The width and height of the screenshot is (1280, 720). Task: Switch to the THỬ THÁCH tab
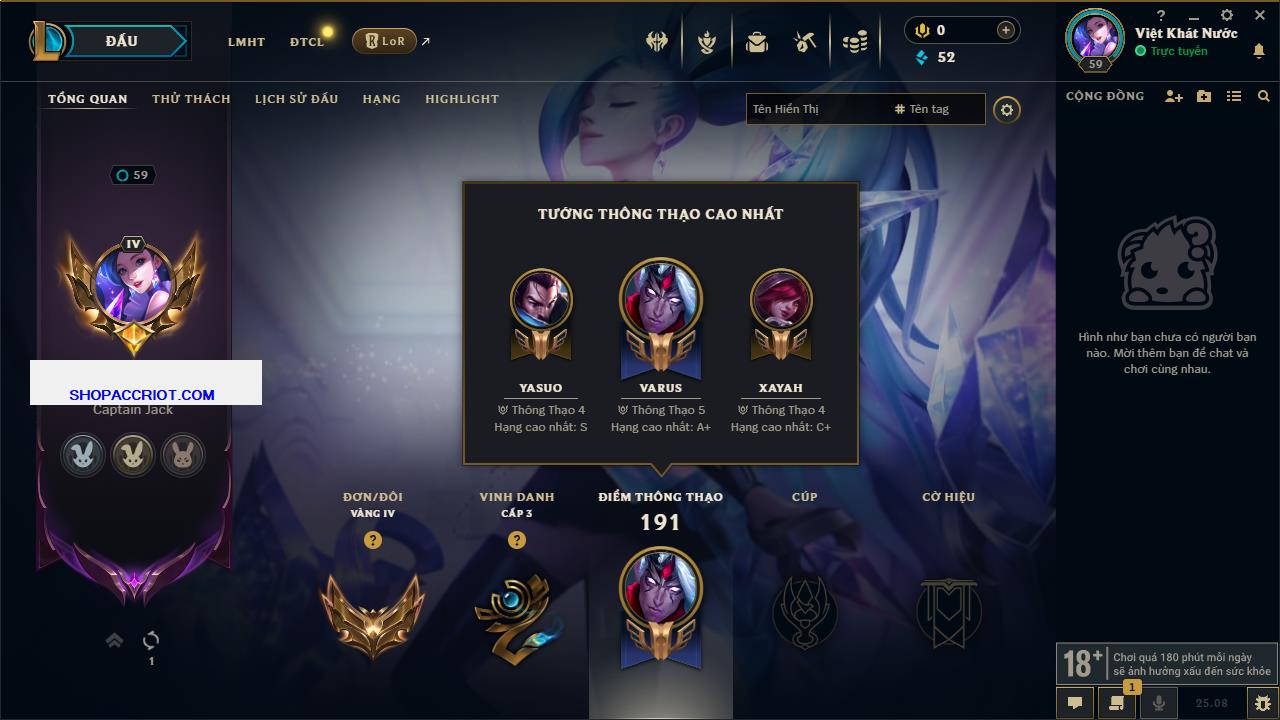pyautogui.click(x=191, y=99)
